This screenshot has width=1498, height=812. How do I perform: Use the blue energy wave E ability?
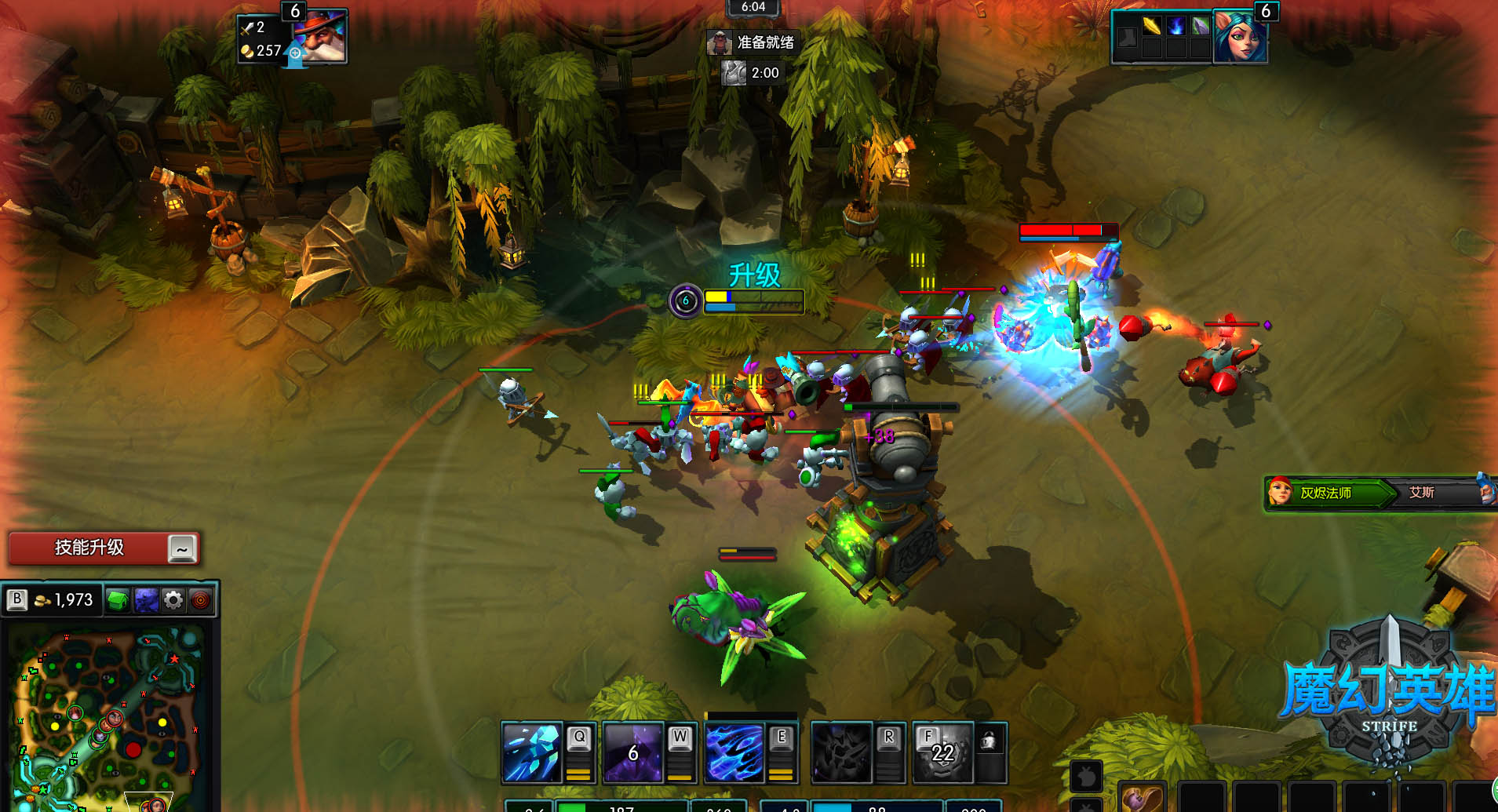point(734,753)
